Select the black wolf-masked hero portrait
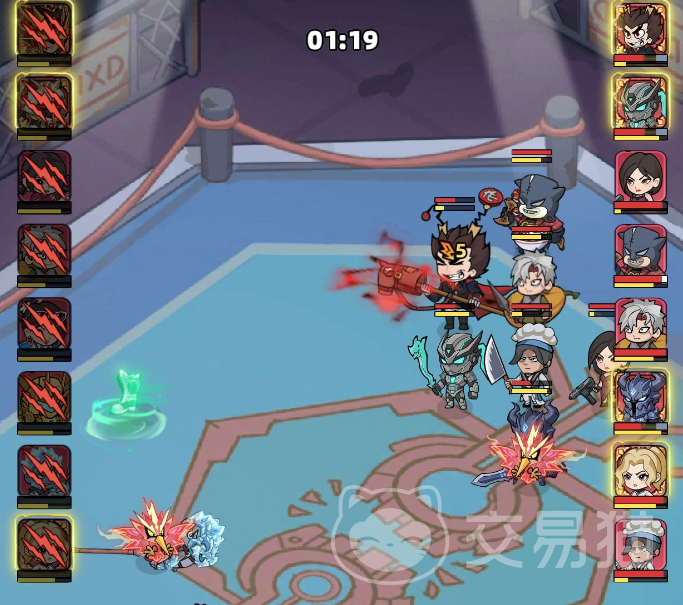Image resolution: width=683 pixels, height=605 pixels. click(640, 249)
